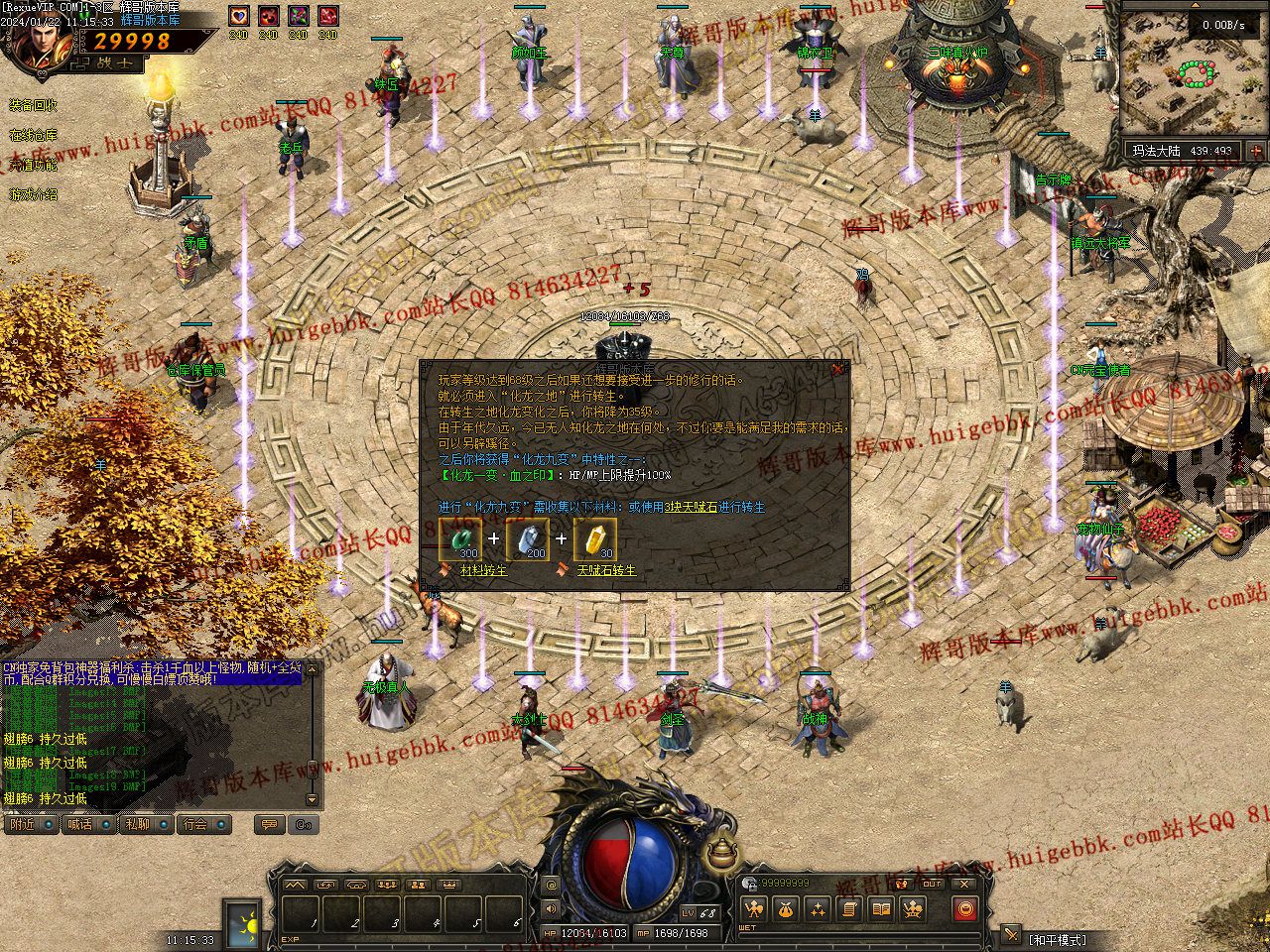Close the rebirth dialogue window
1270x952 pixels.
coord(837,369)
